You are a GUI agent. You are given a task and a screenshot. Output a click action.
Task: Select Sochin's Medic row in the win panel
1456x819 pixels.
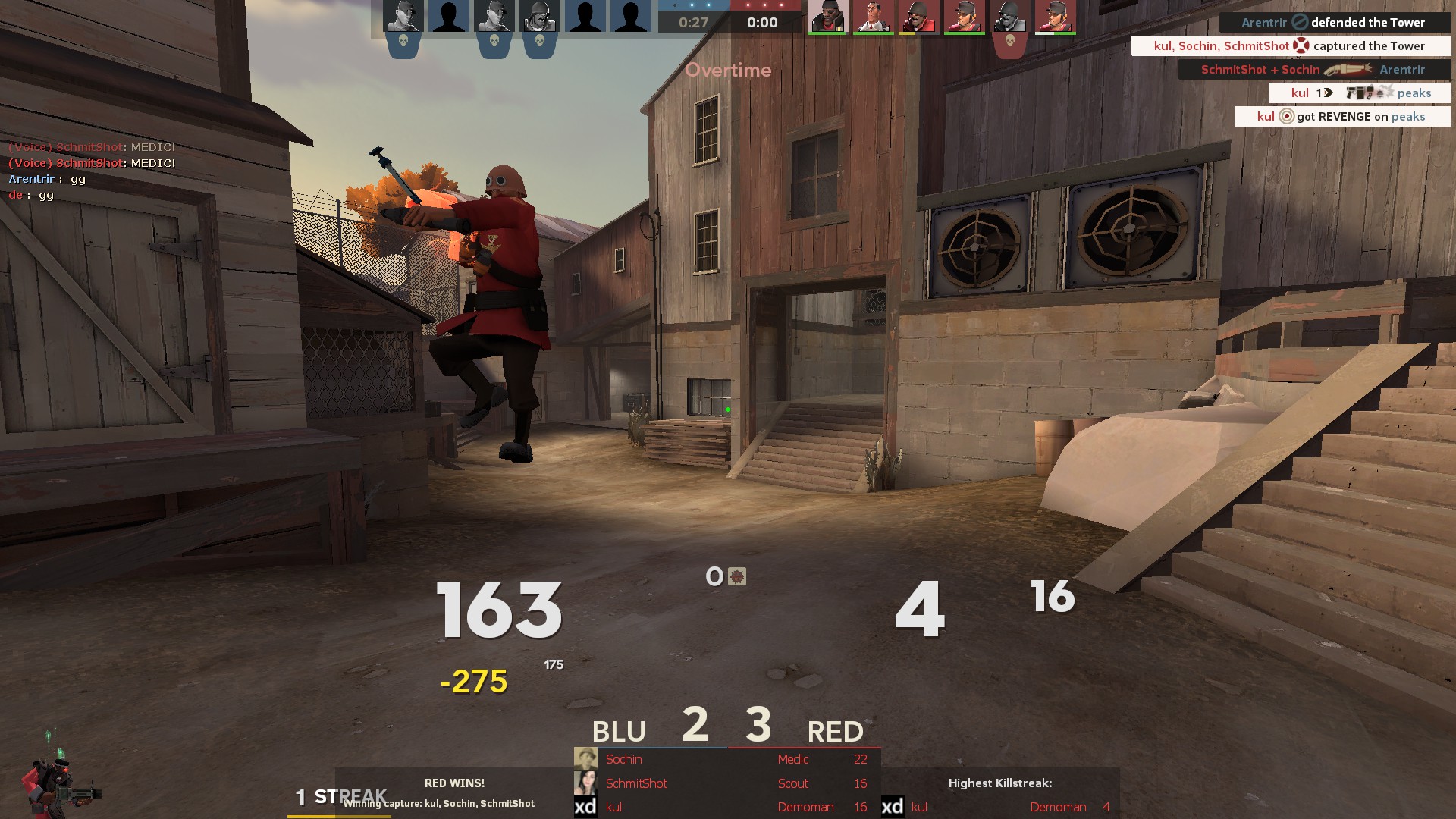726,759
